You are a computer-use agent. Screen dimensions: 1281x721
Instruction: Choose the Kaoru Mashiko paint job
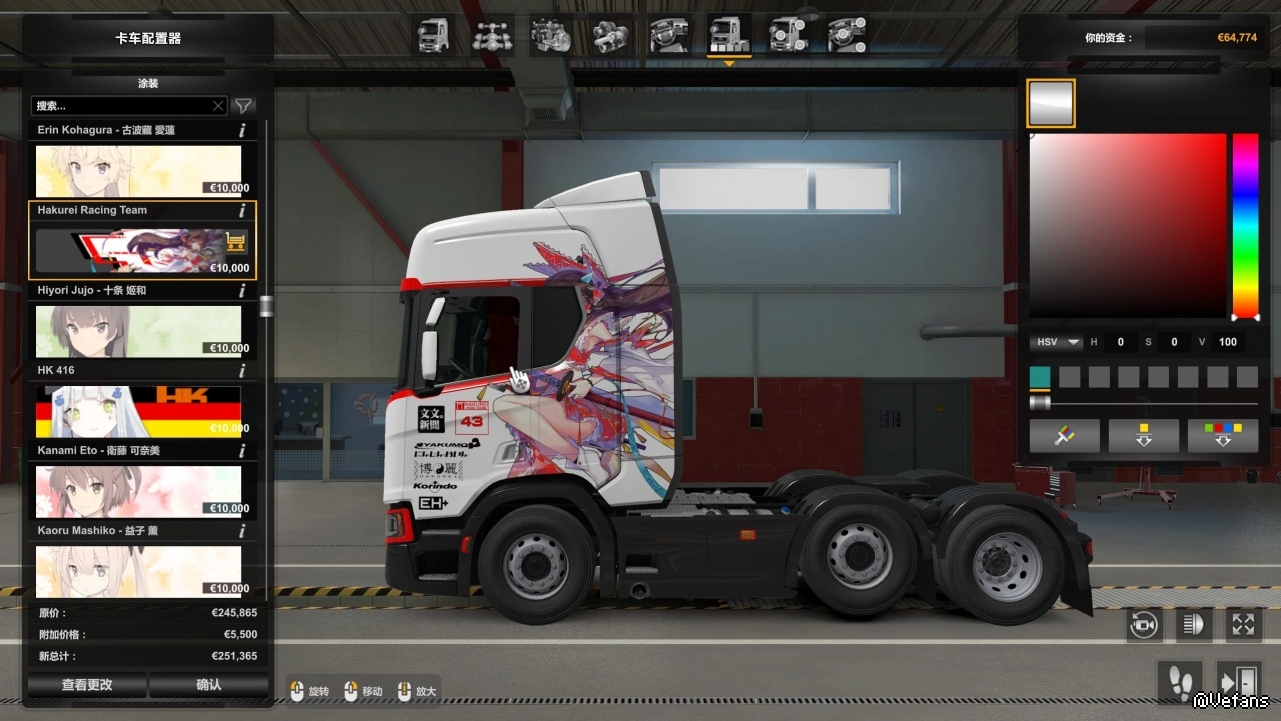tap(139, 571)
